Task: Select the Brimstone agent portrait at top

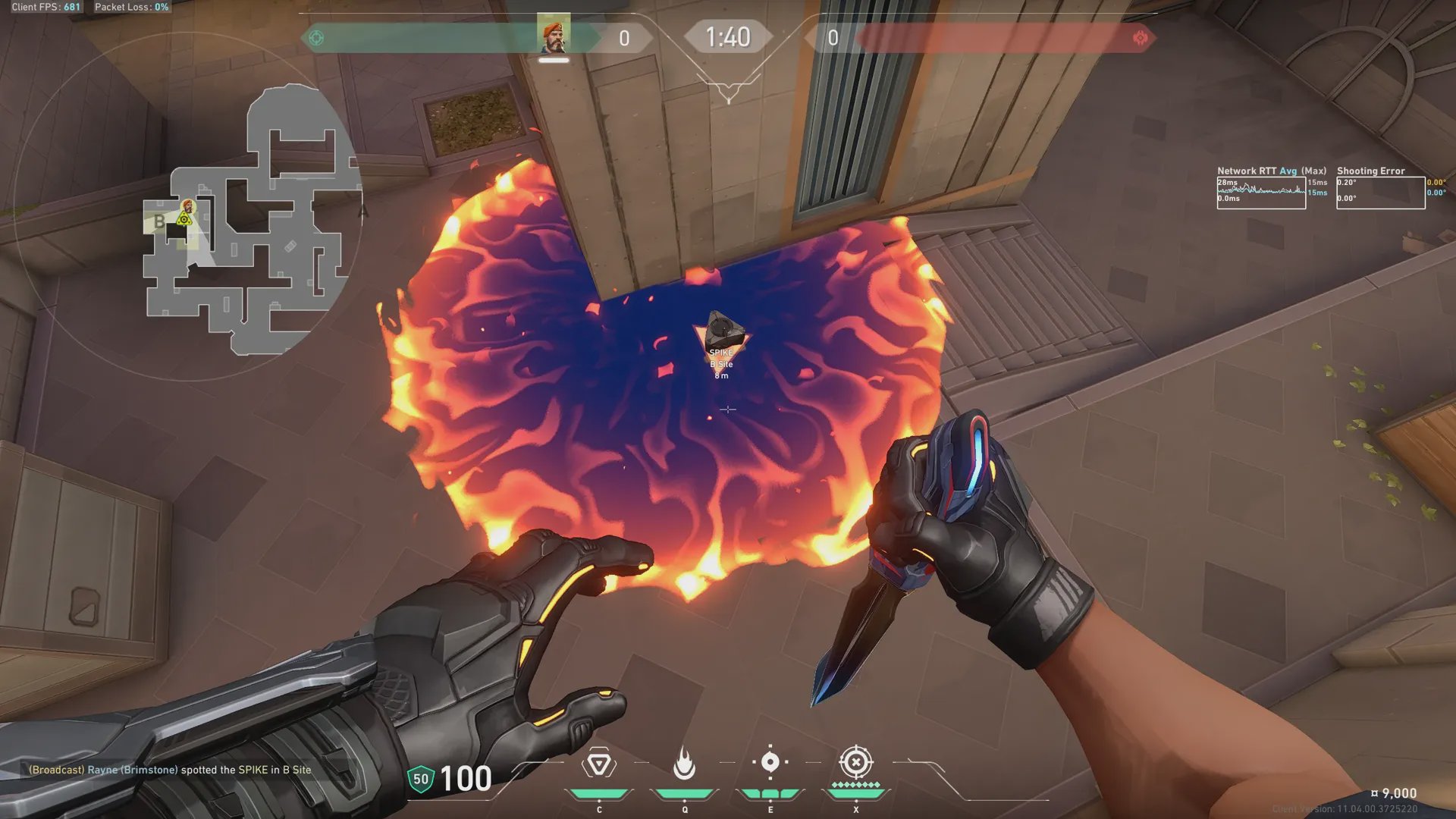Action: pyautogui.click(x=554, y=36)
